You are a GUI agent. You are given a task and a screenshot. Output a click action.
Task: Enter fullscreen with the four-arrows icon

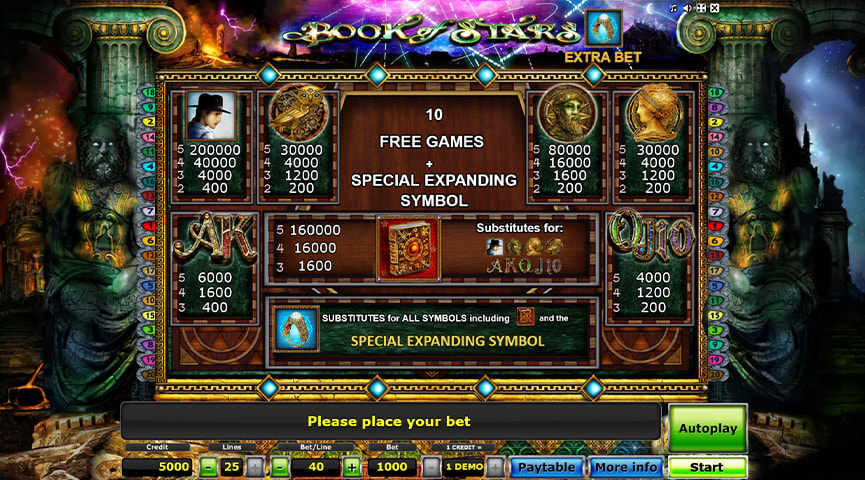click(x=700, y=8)
